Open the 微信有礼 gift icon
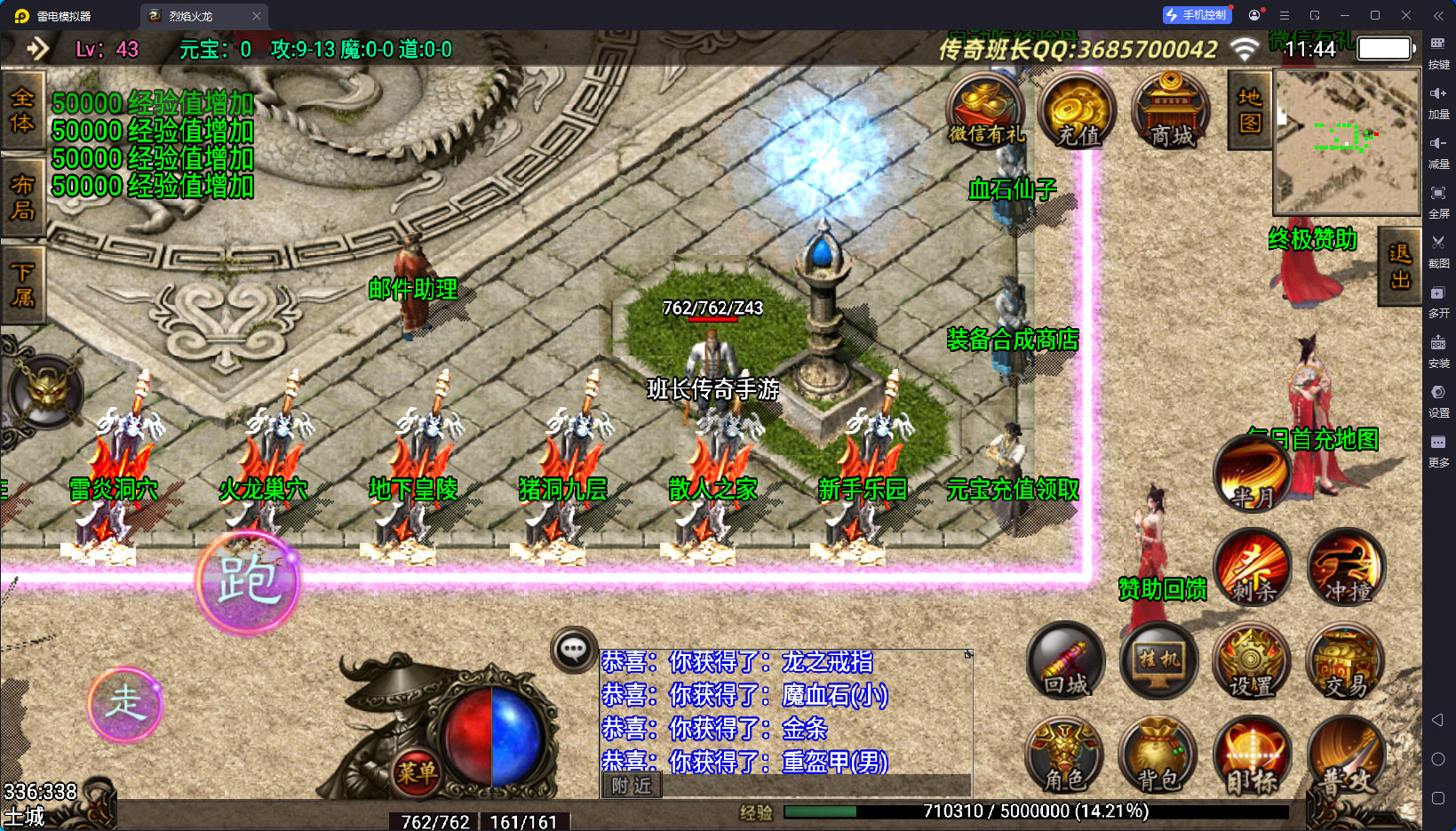 tap(986, 111)
